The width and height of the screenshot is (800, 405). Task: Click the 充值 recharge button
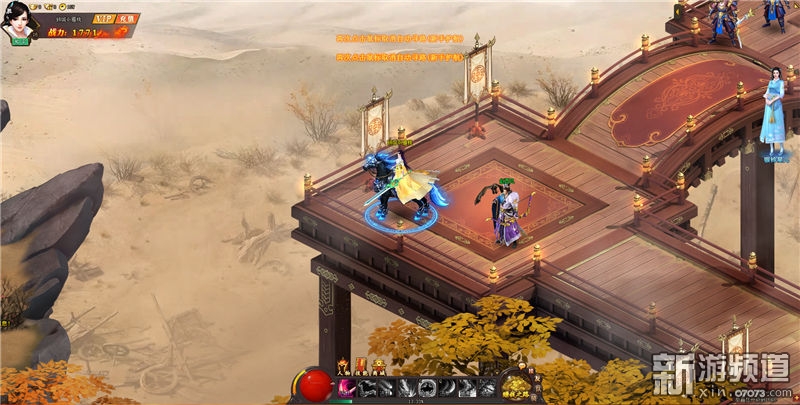127,19
